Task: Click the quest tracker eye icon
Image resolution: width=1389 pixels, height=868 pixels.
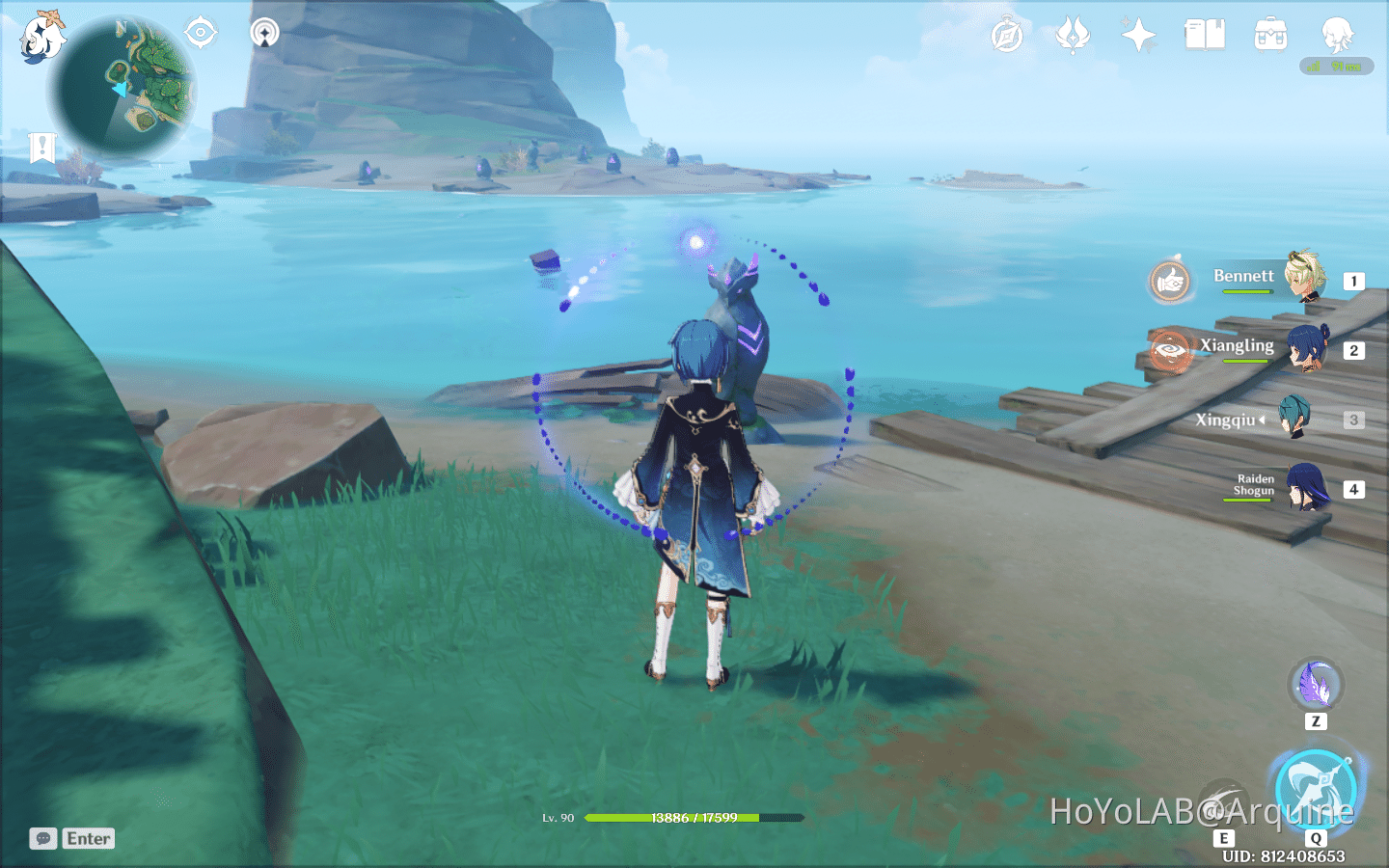Action: 201,32
